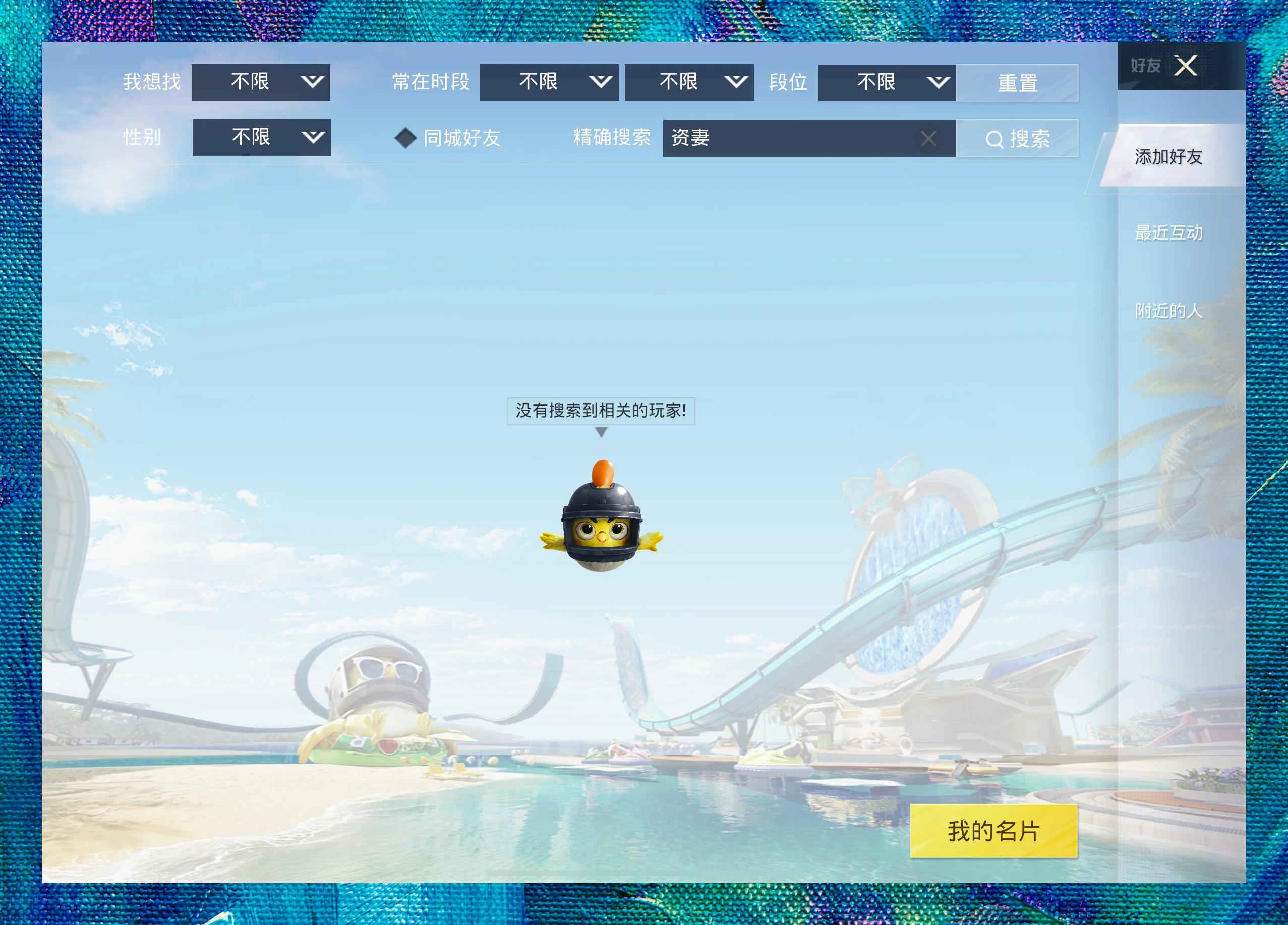Switch to the 附近的人 tab

(x=1168, y=311)
